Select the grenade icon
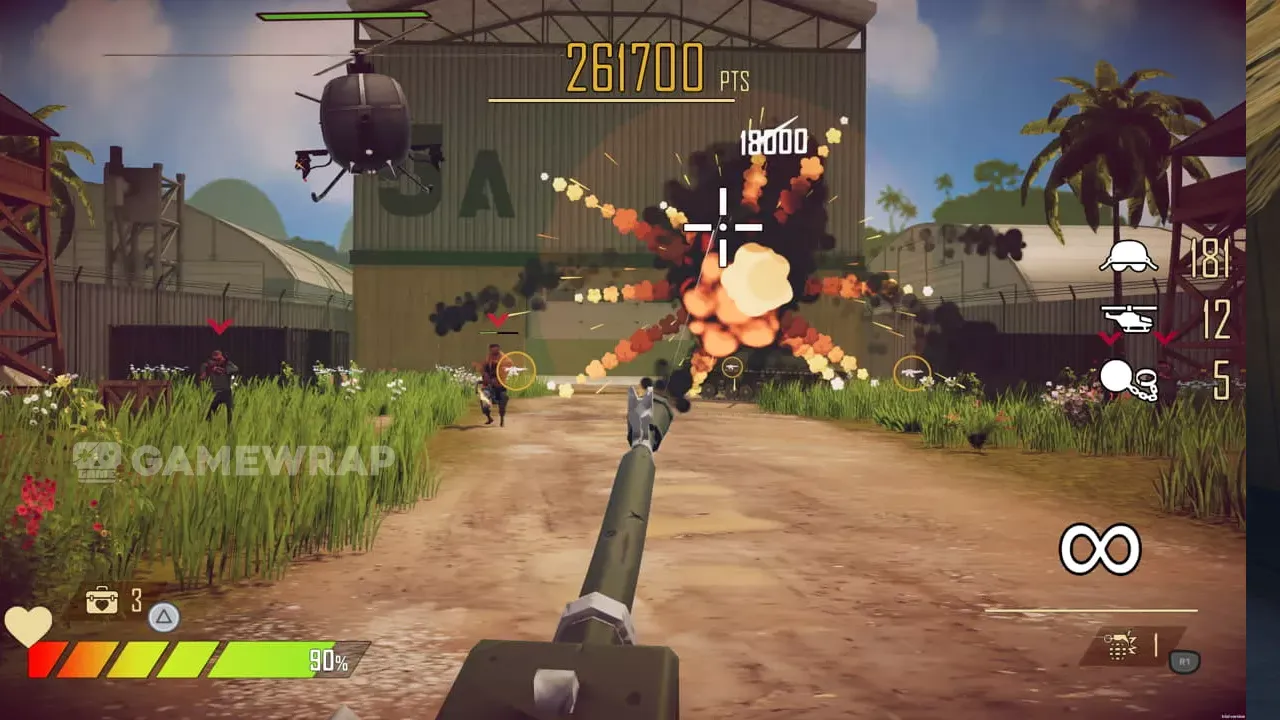Image resolution: width=1280 pixels, height=720 pixels. (x=1118, y=646)
